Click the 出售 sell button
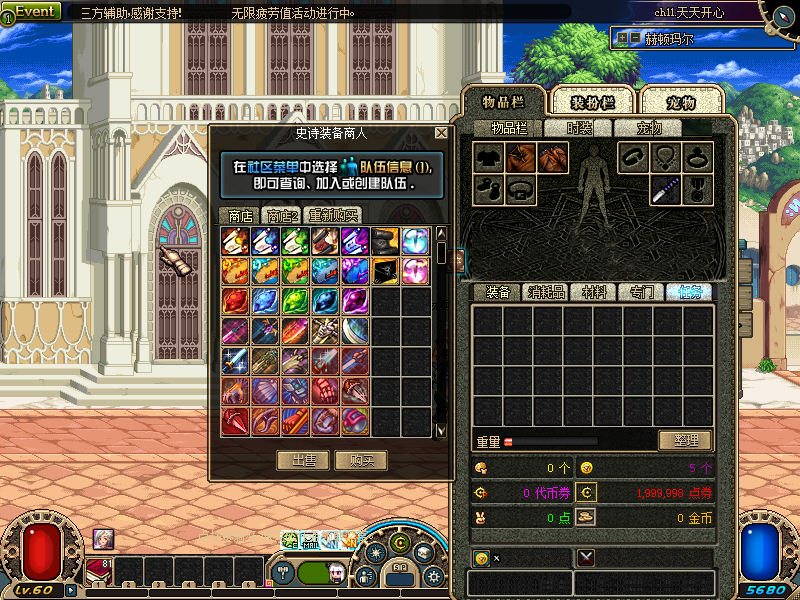 coord(303,460)
